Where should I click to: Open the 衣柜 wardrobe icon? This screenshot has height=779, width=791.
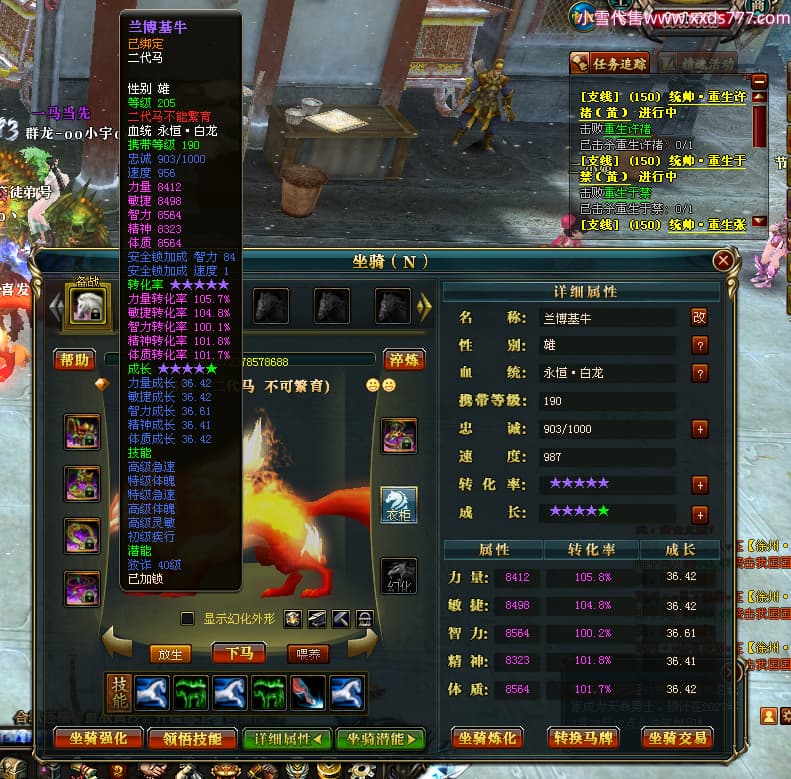pyautogui.click(x=399, y=505)
